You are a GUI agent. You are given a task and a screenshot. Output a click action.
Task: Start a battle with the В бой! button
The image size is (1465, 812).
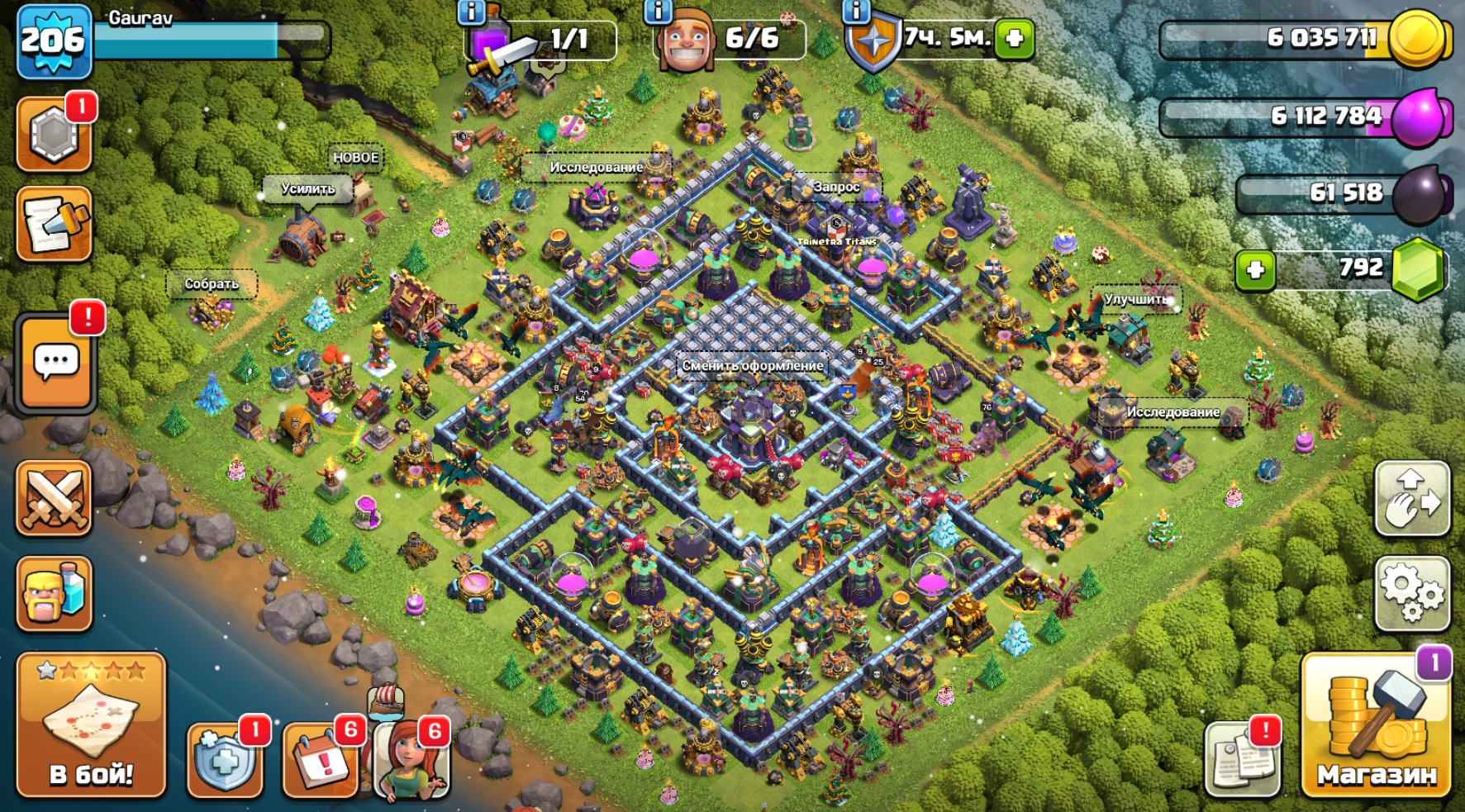[91, 725]
